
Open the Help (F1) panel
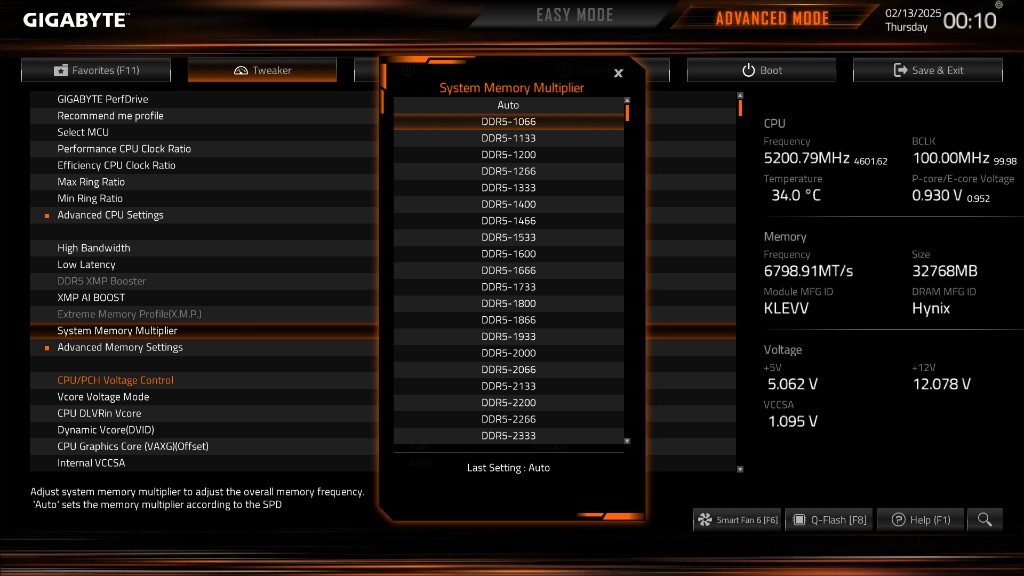click(x=921, y=519)
